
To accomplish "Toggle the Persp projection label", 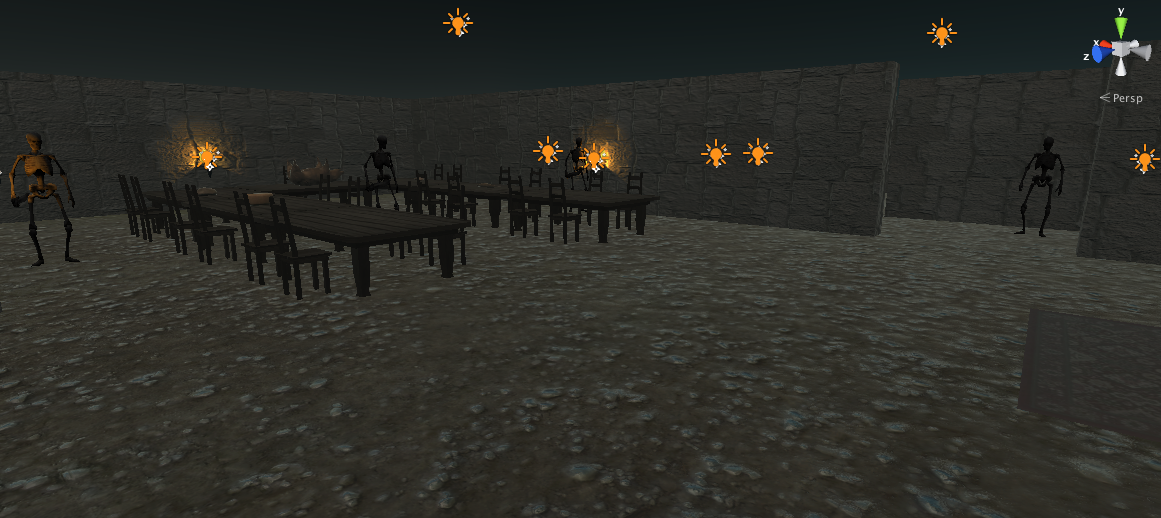I will [x=1126, y=98].
